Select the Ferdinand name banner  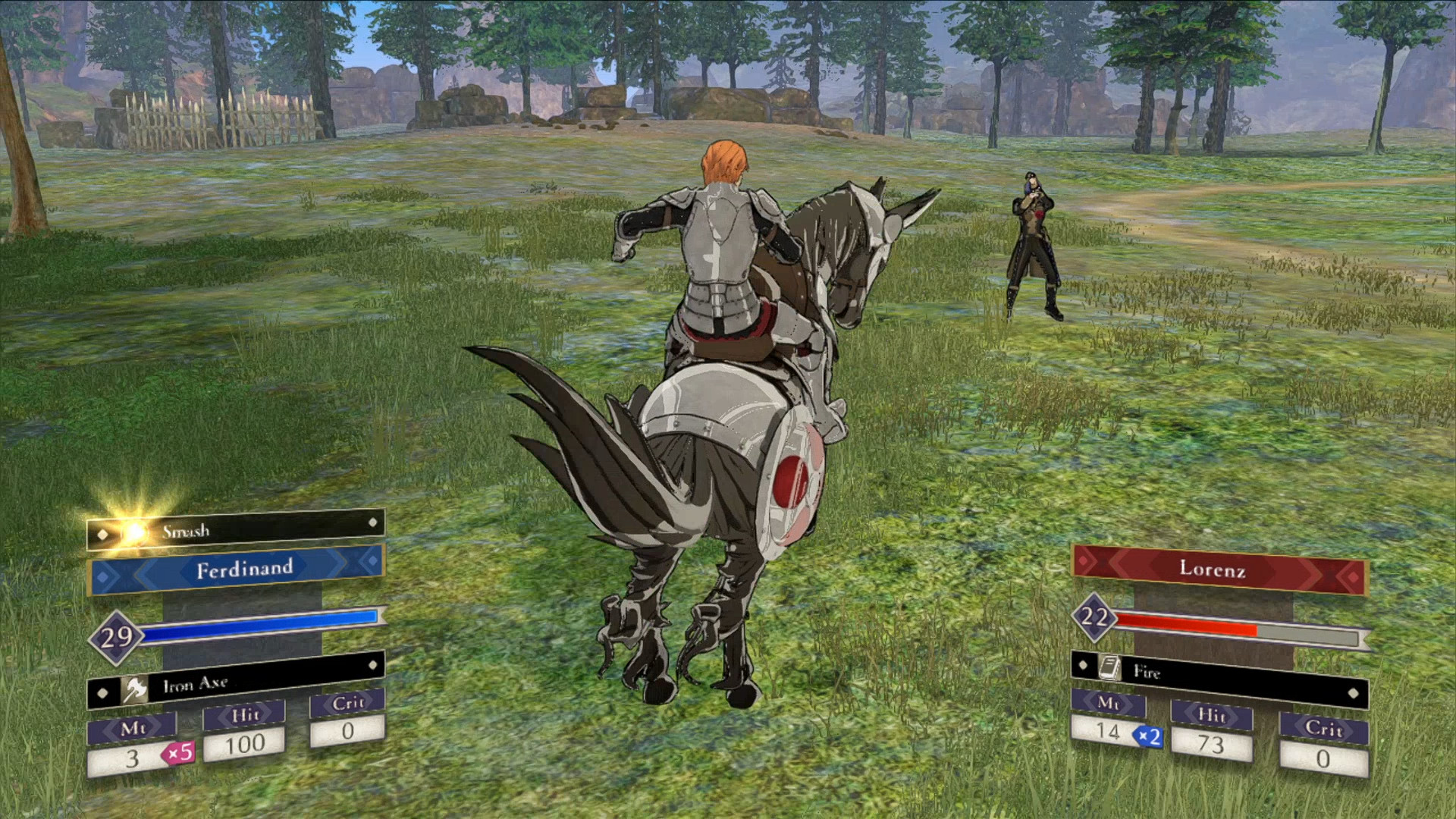[x=243, y=568]
